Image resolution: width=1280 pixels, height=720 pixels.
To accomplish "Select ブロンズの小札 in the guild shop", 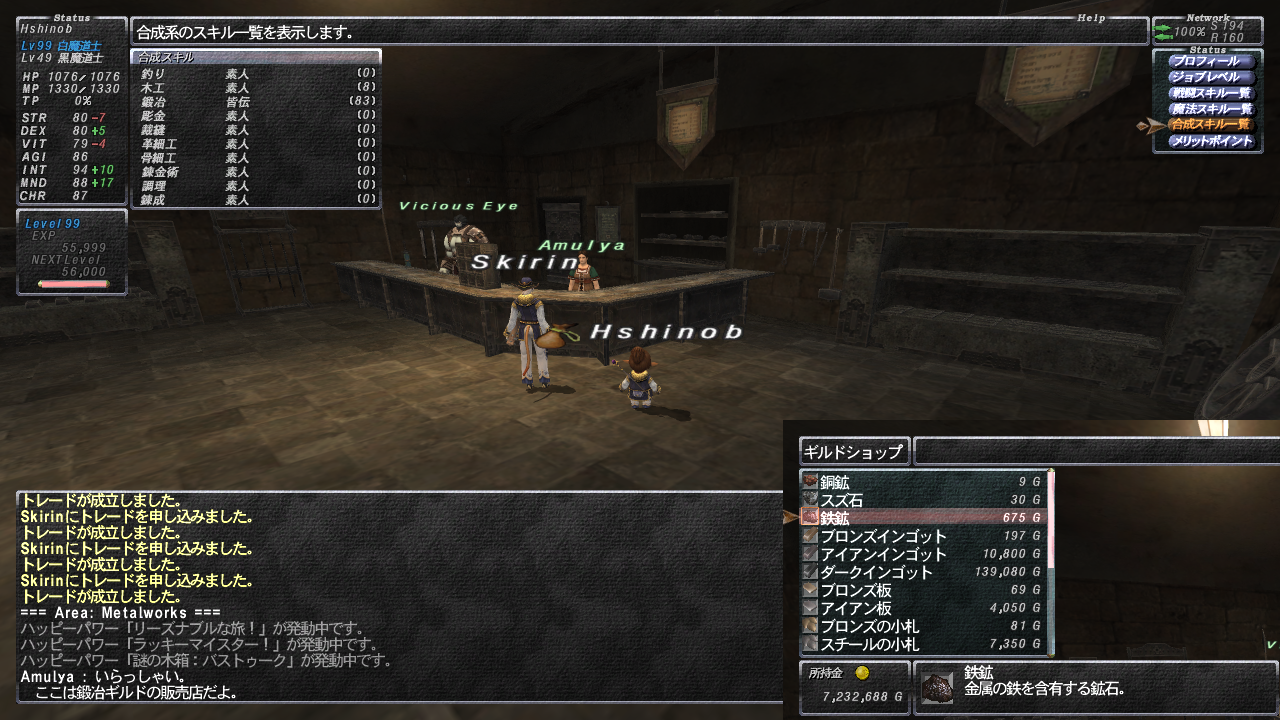I will pyautogui.click(x=924, y=626).
